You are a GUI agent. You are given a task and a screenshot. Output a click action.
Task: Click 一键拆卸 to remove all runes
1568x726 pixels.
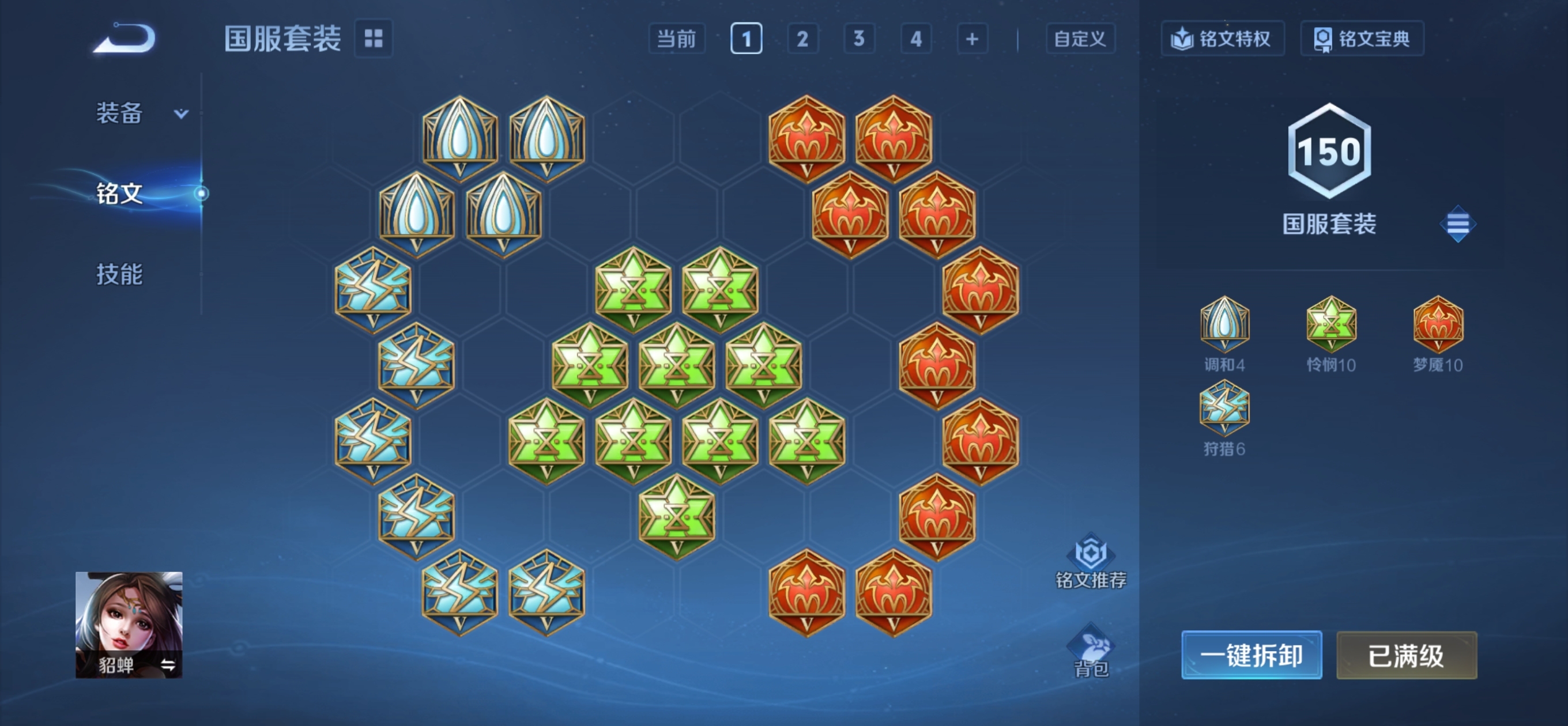[x=1251, y=655]
